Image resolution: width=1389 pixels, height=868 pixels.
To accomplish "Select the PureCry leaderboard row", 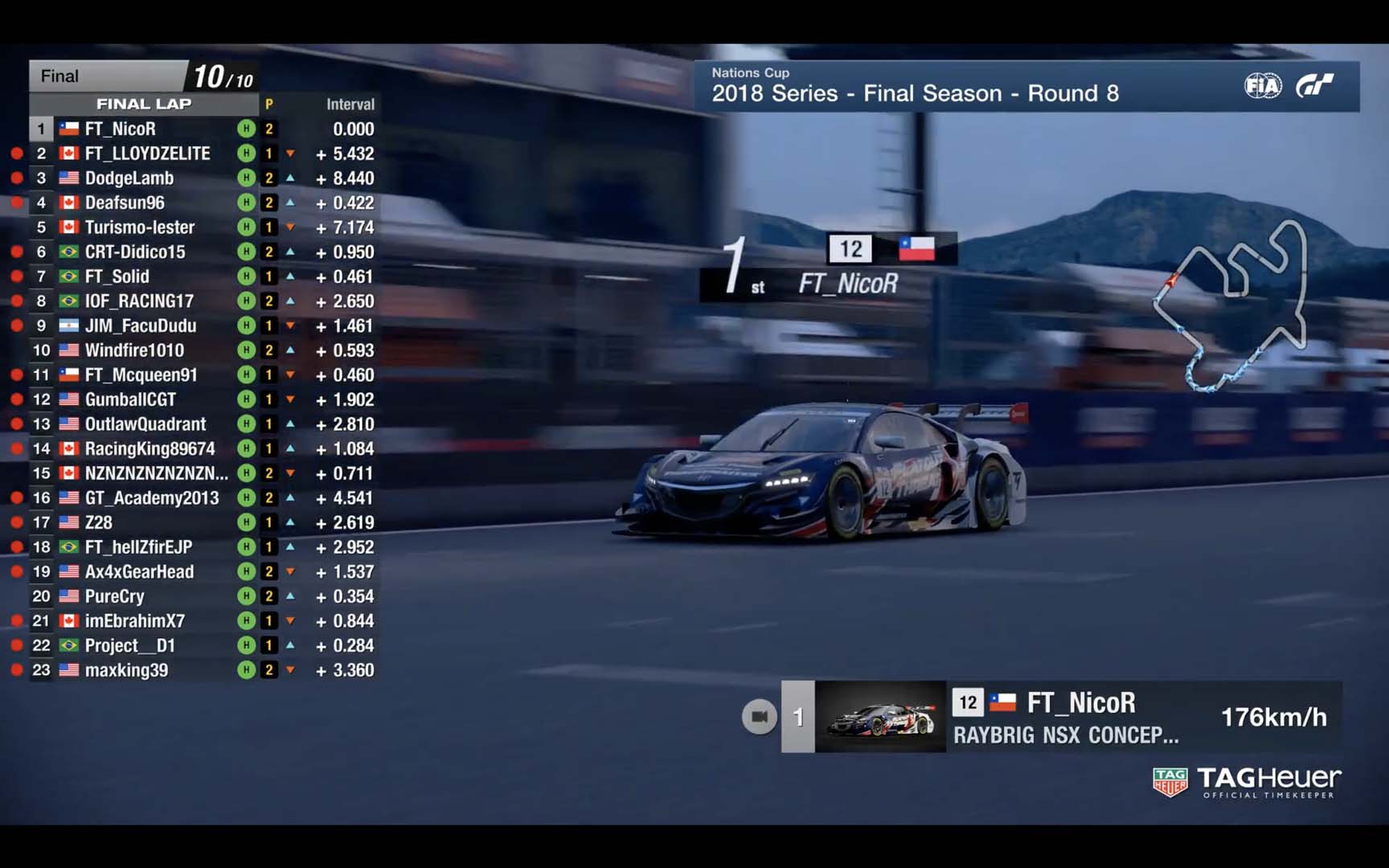I will 115,596.
